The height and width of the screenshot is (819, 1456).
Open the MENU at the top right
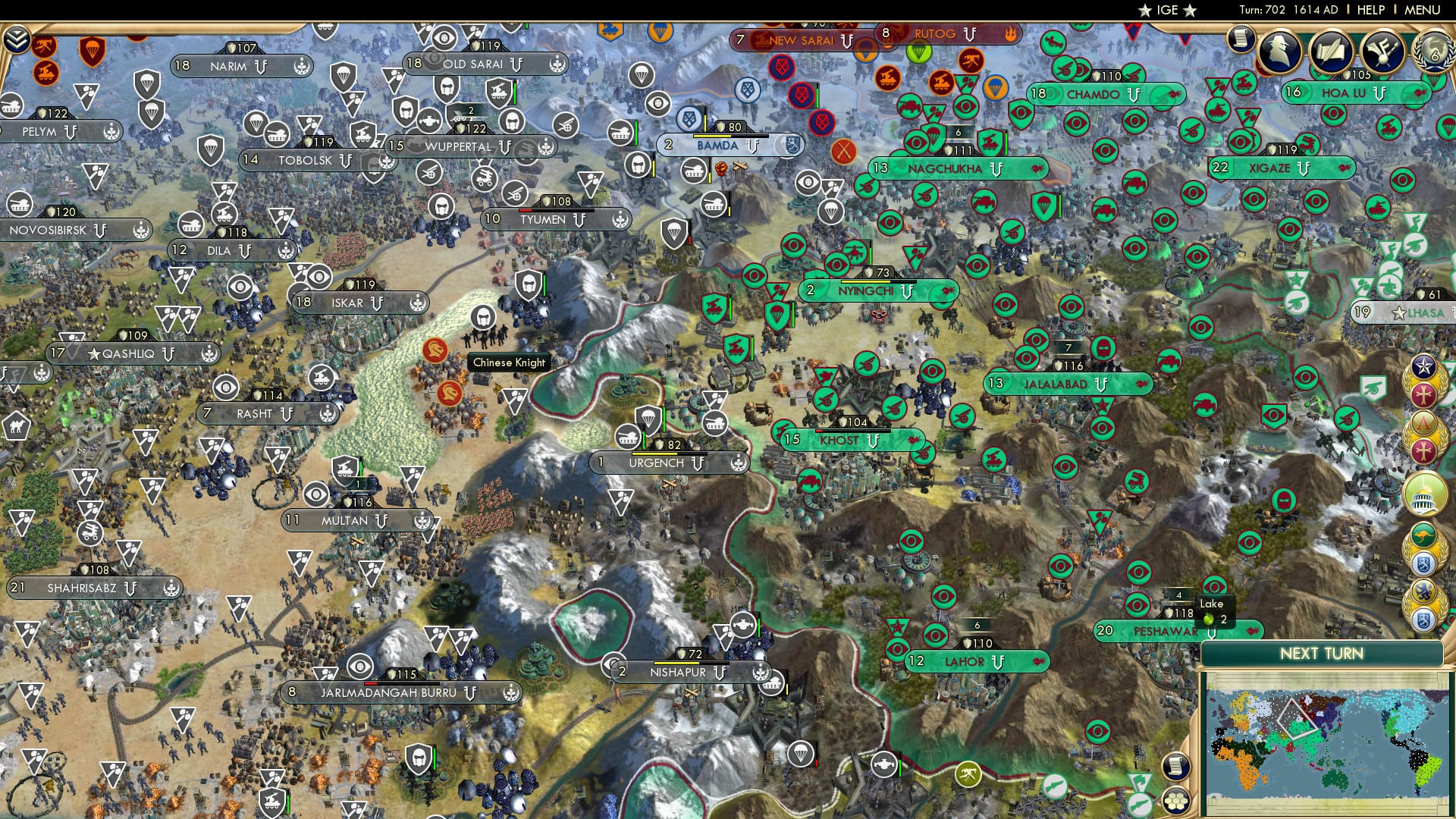click(x=1423, y=10)
